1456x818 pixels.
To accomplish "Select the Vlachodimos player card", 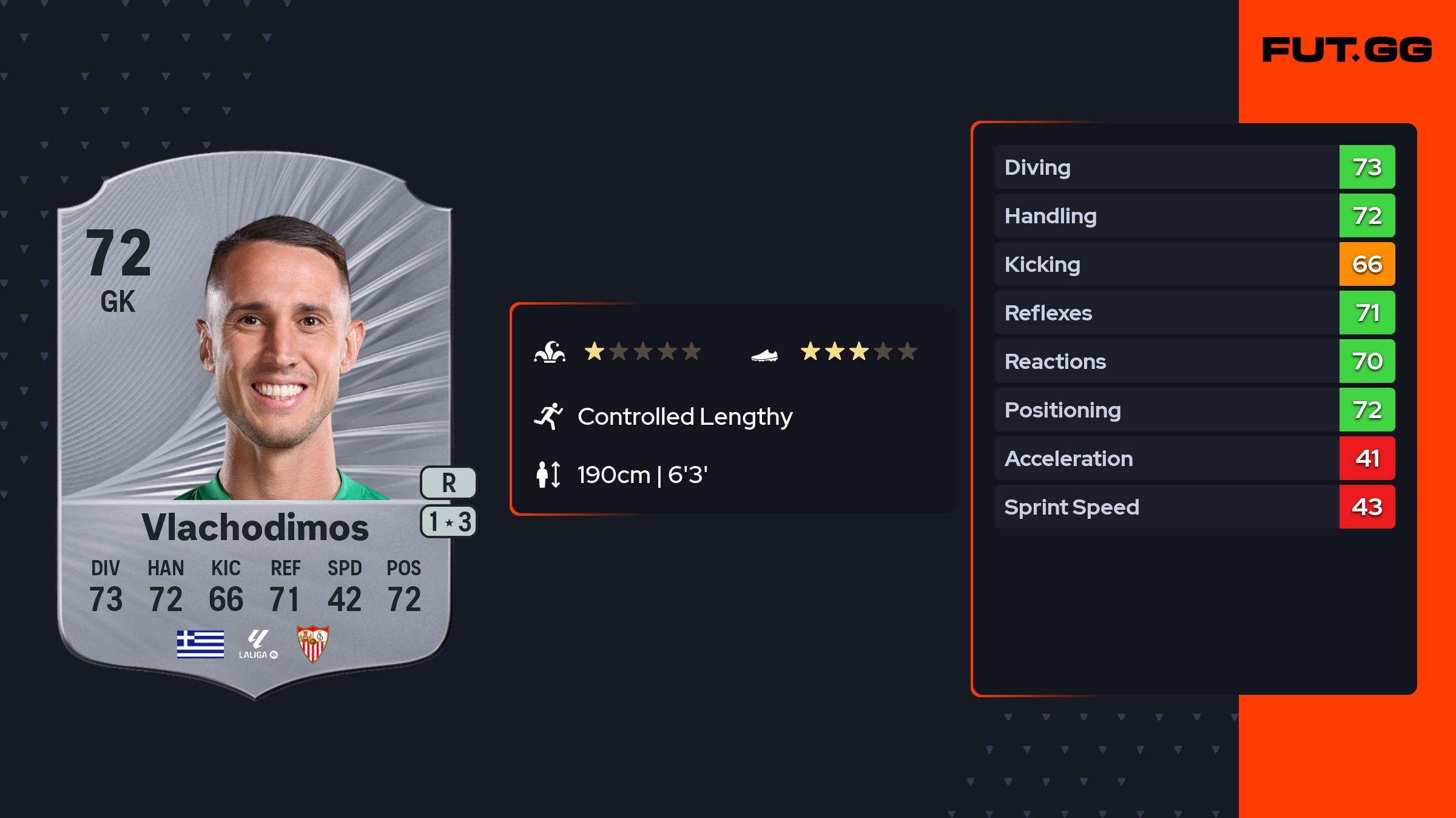I will [x=255, y=425].
